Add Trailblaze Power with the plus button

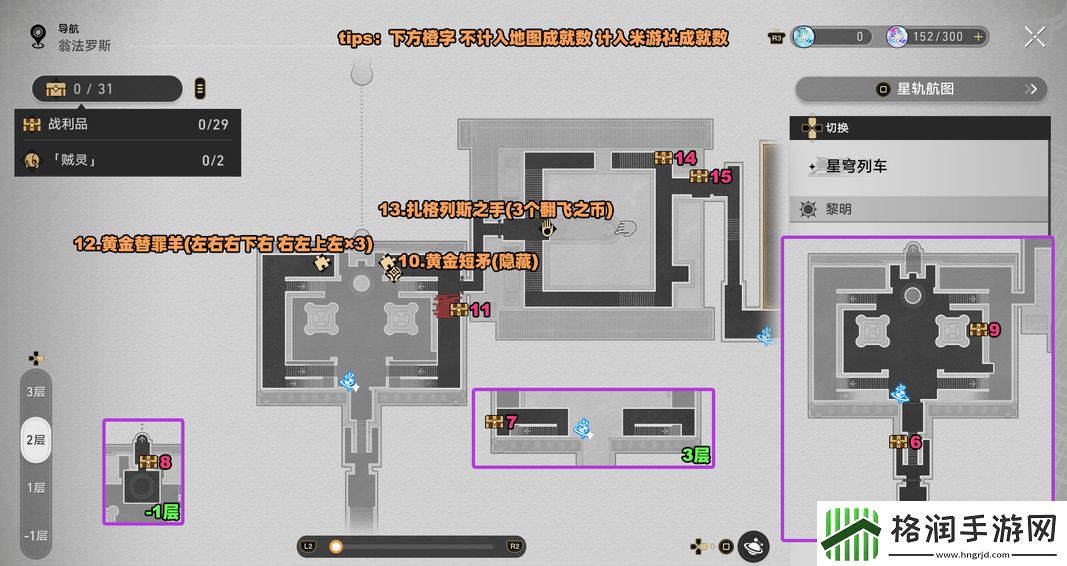tap(979, 37)
